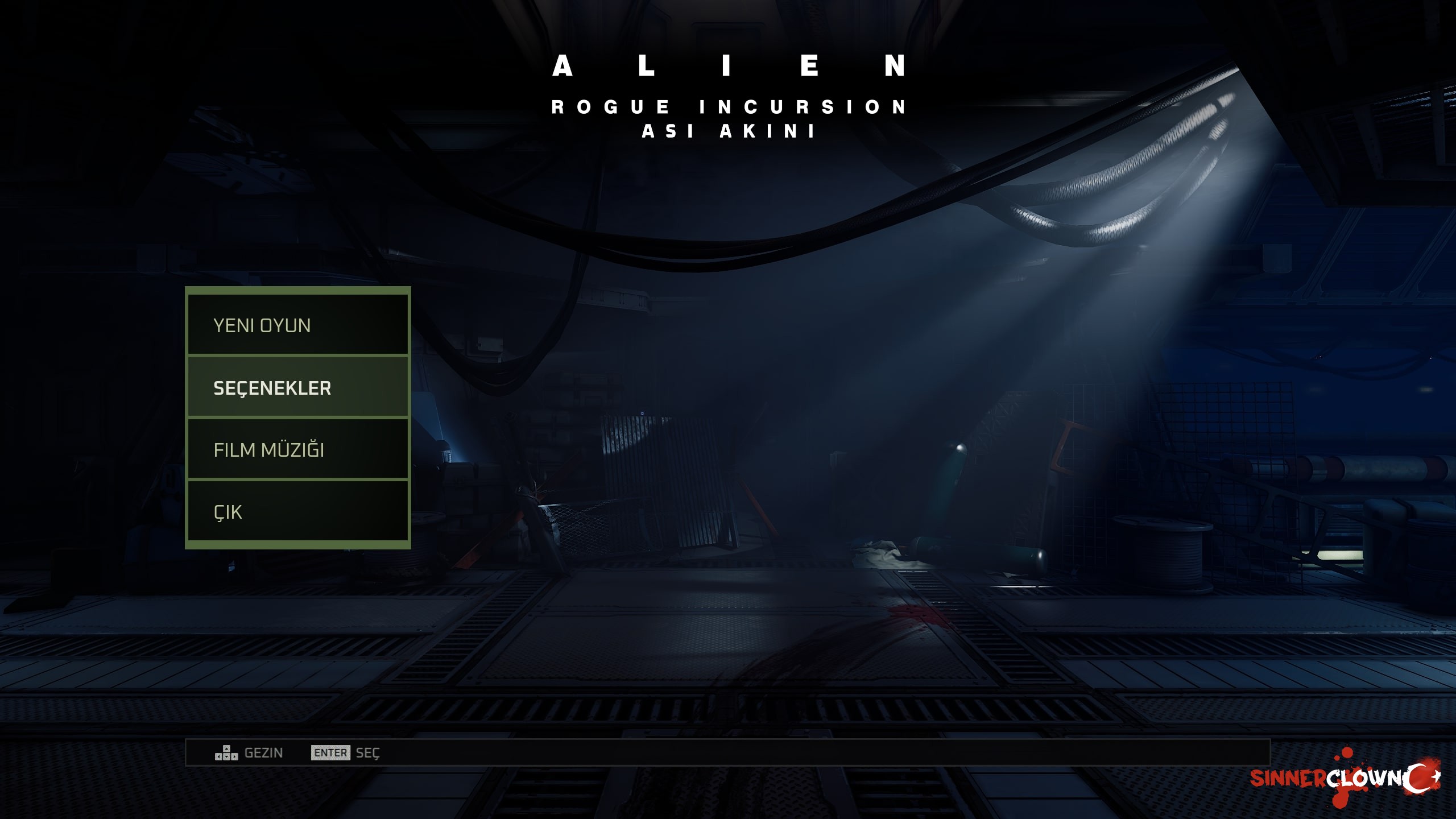
Task: Start a new game with Yeni Oyun
Action: click(297, 325)
